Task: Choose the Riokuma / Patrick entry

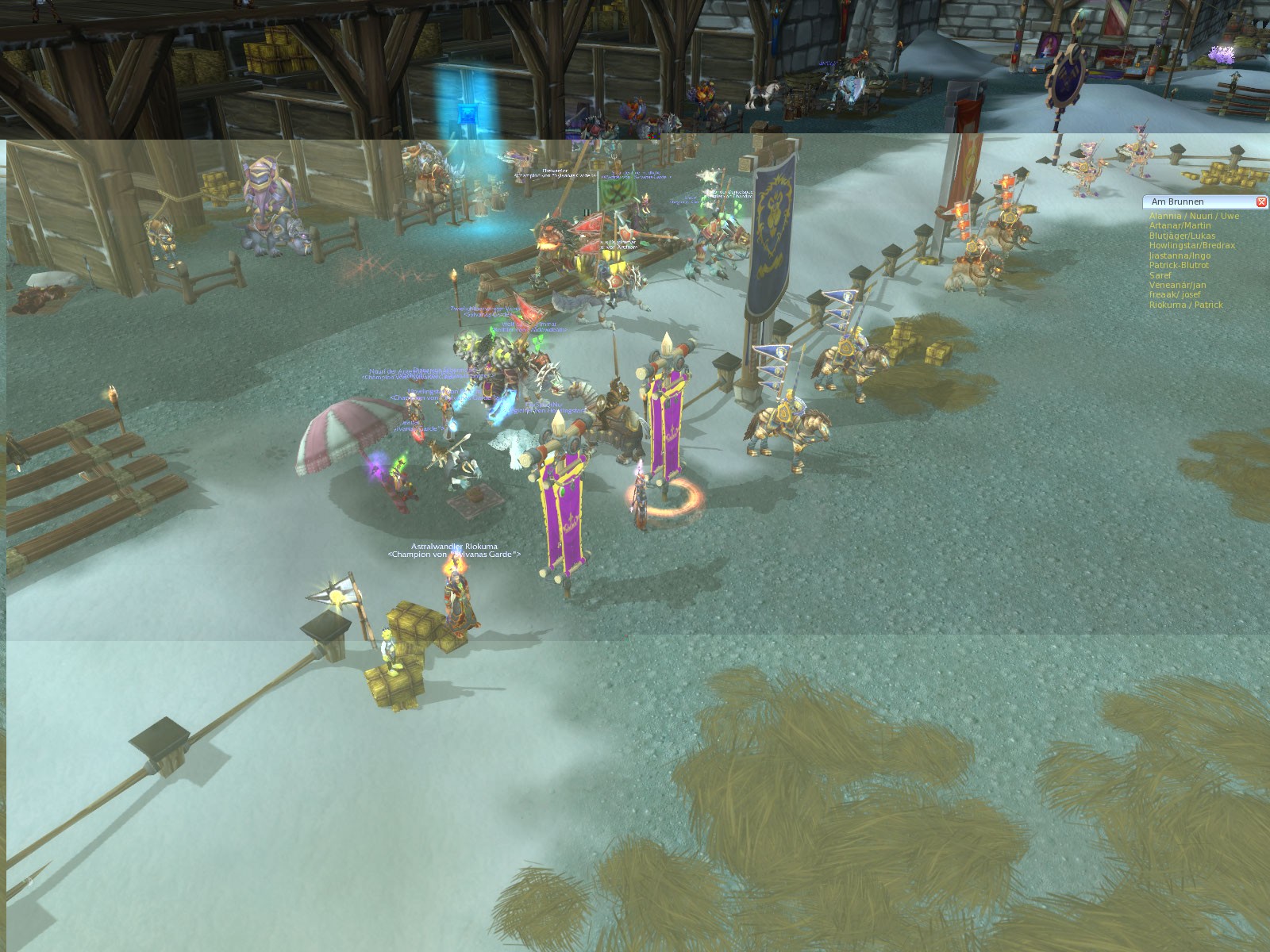Action: [1186, 305]
